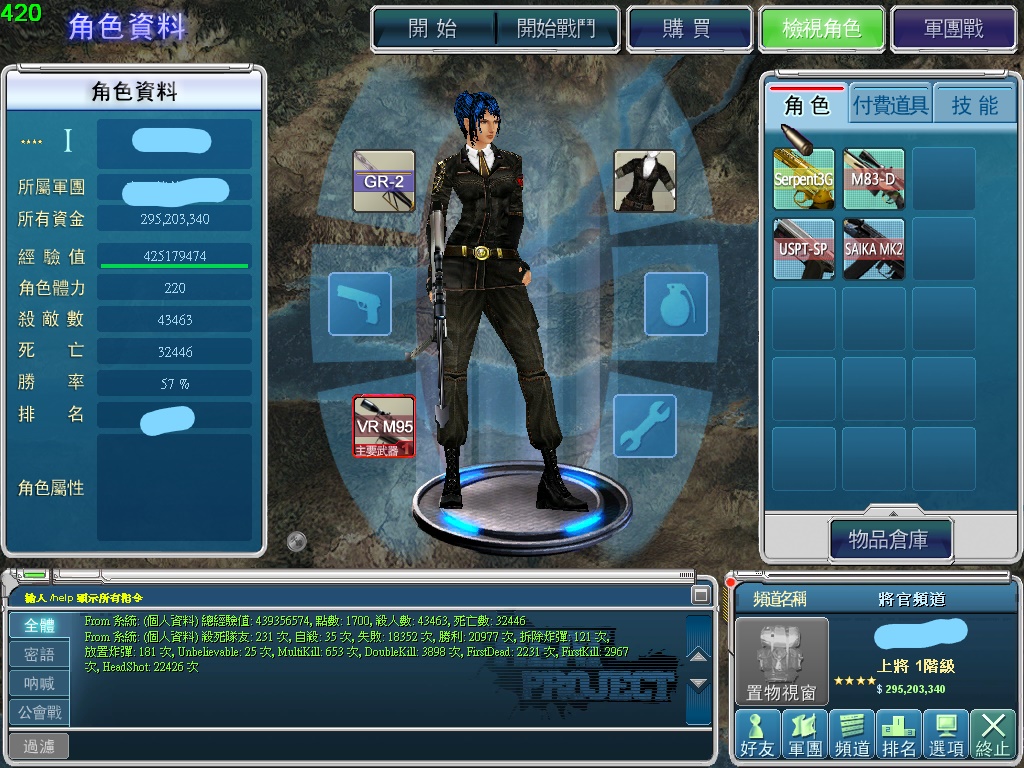Image resolution: width=1024 pixels, height=768 pixels.
Task: Switch to the 付費道具 paid items tab
Action: (890, 105)
